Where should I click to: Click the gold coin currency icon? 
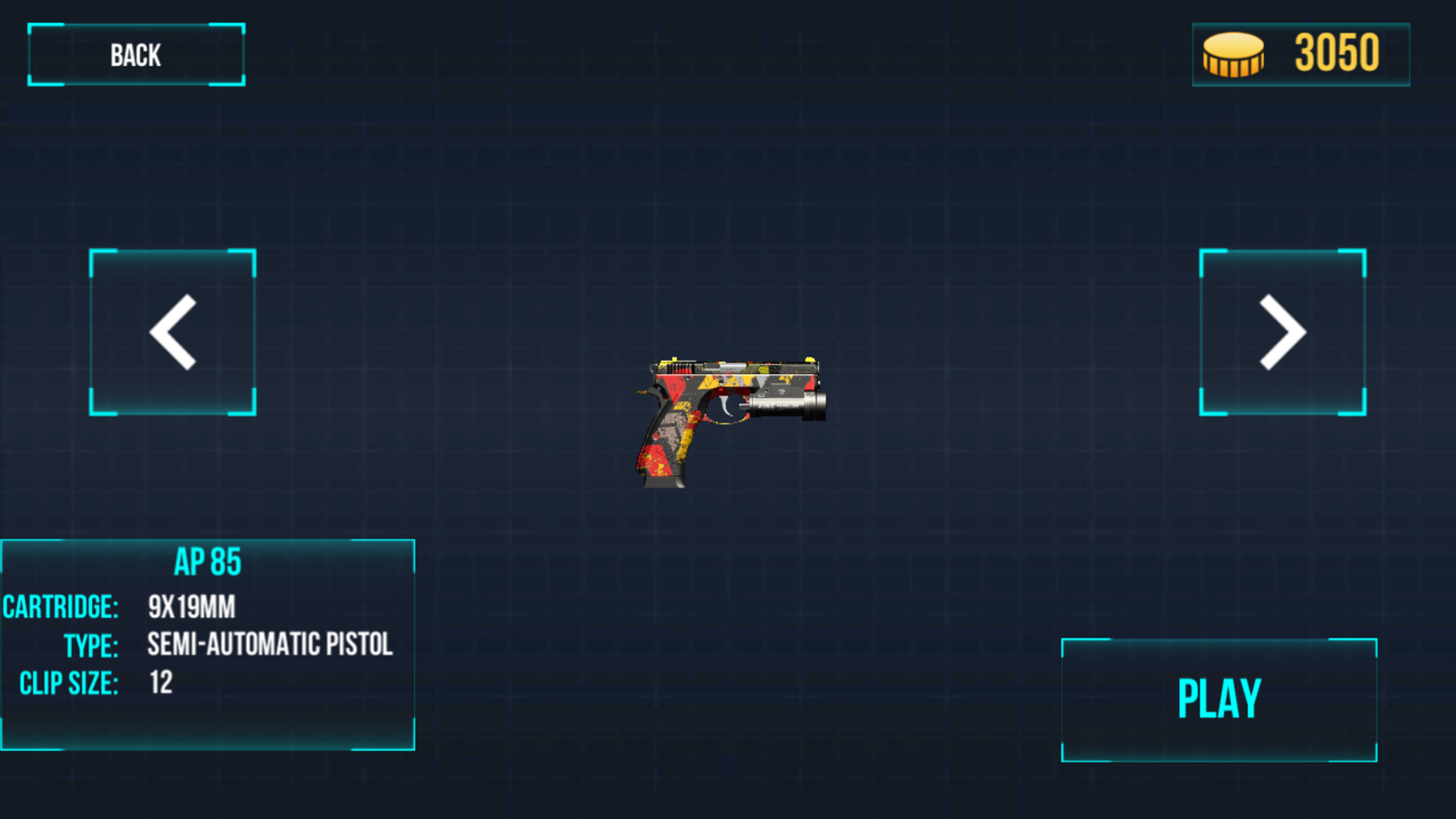coord(1232,54)
